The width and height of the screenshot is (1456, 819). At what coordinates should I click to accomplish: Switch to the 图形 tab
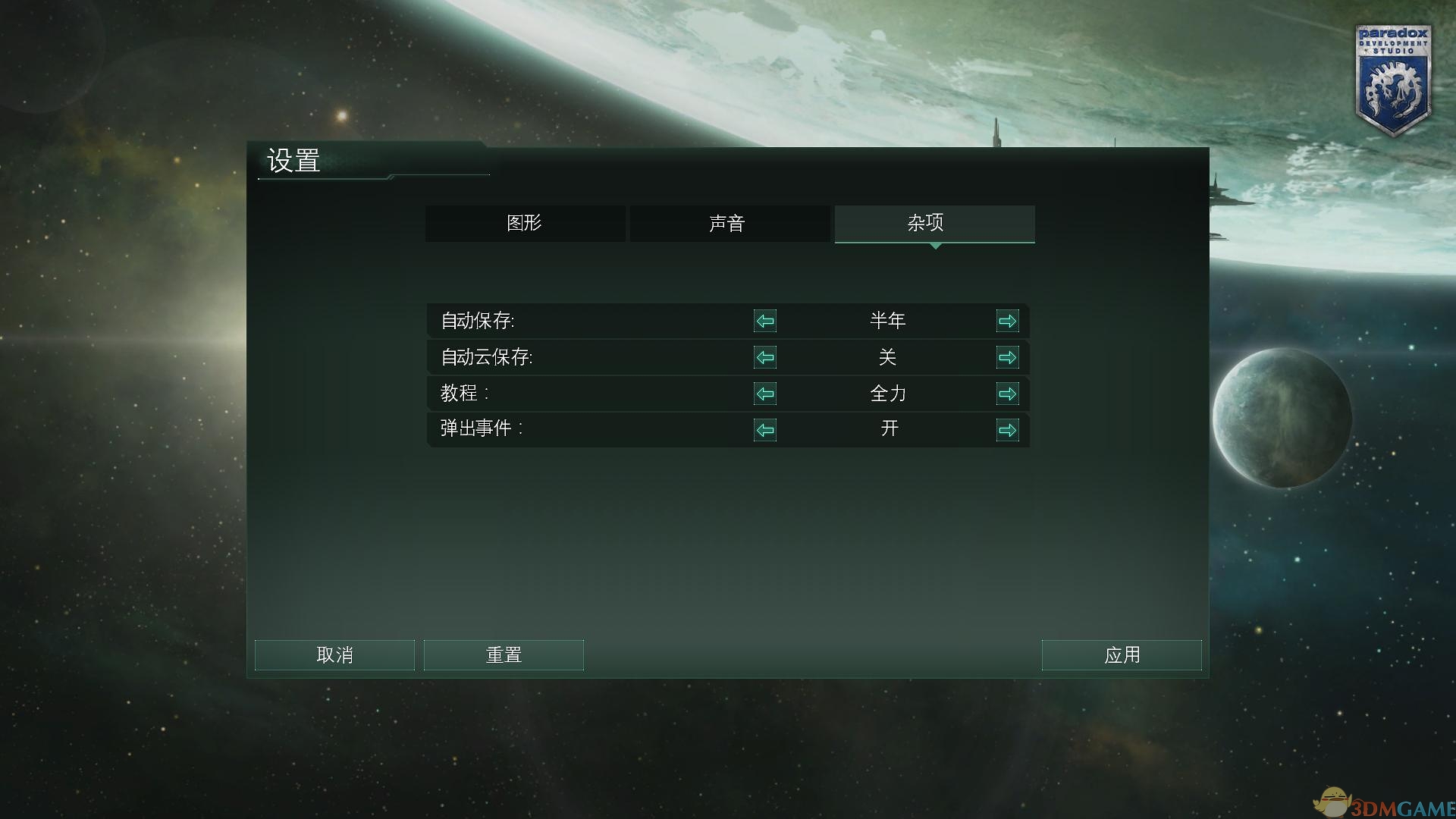526,223
